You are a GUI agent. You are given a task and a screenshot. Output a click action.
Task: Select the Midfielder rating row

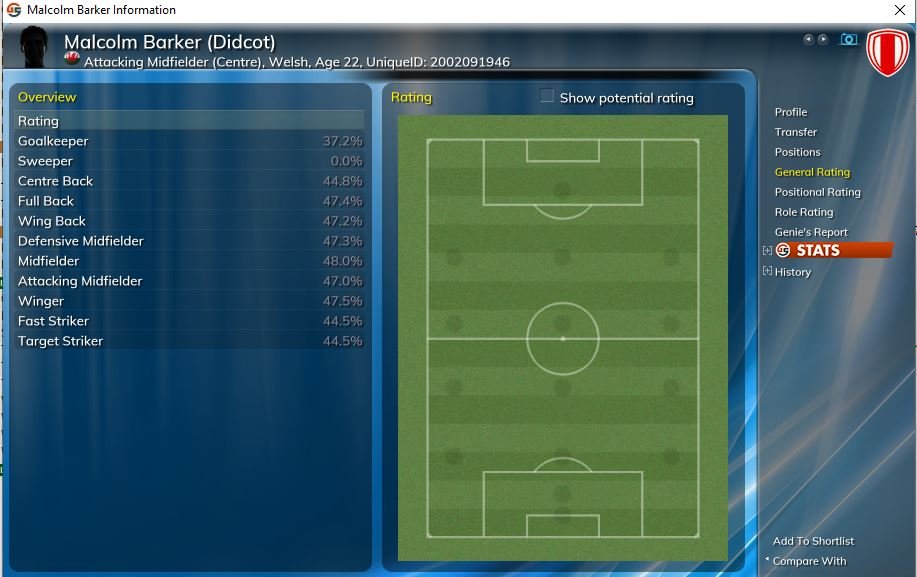[x=190, y=261]
